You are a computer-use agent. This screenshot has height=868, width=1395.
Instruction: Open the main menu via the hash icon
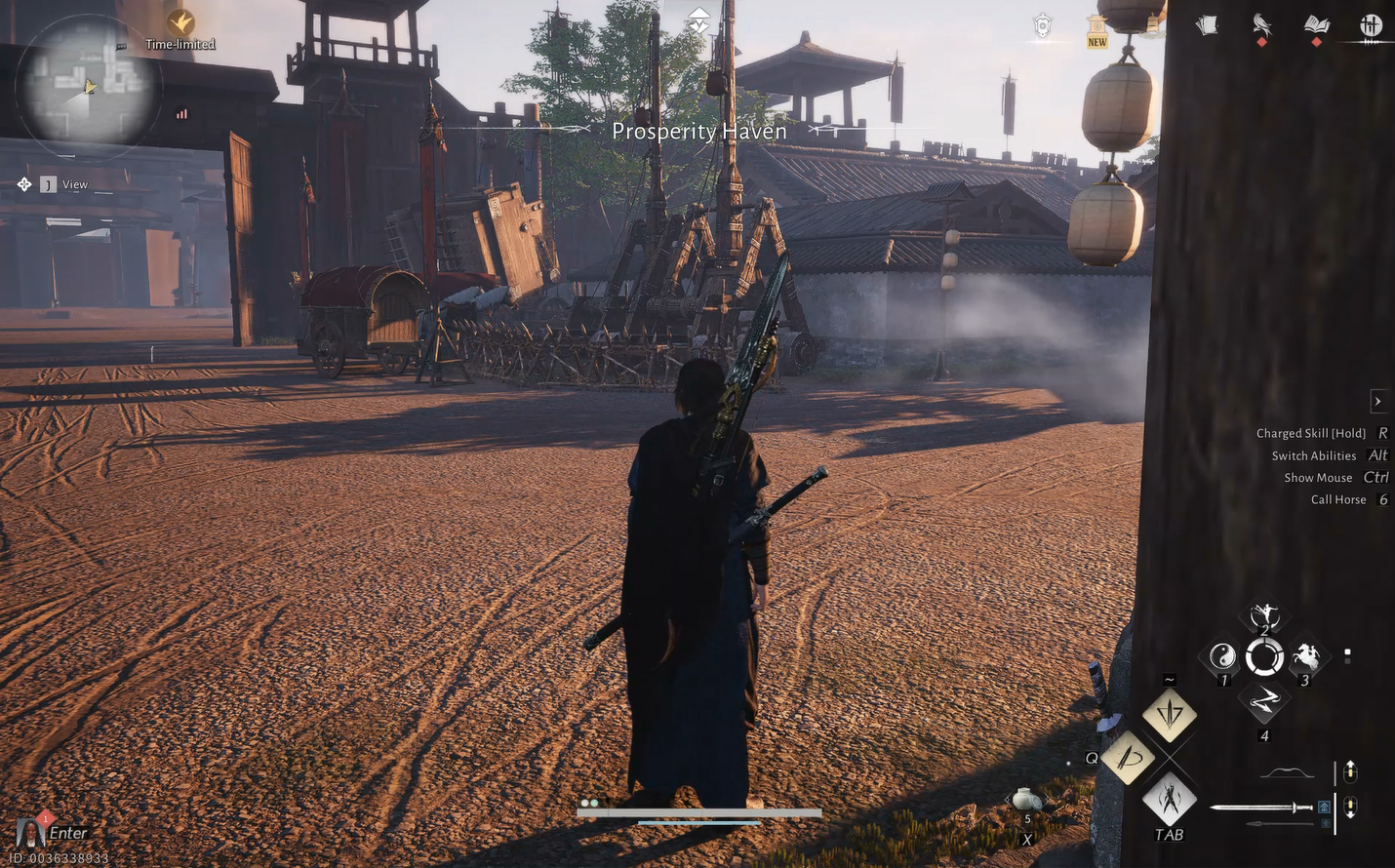(x=1370, y=26)
